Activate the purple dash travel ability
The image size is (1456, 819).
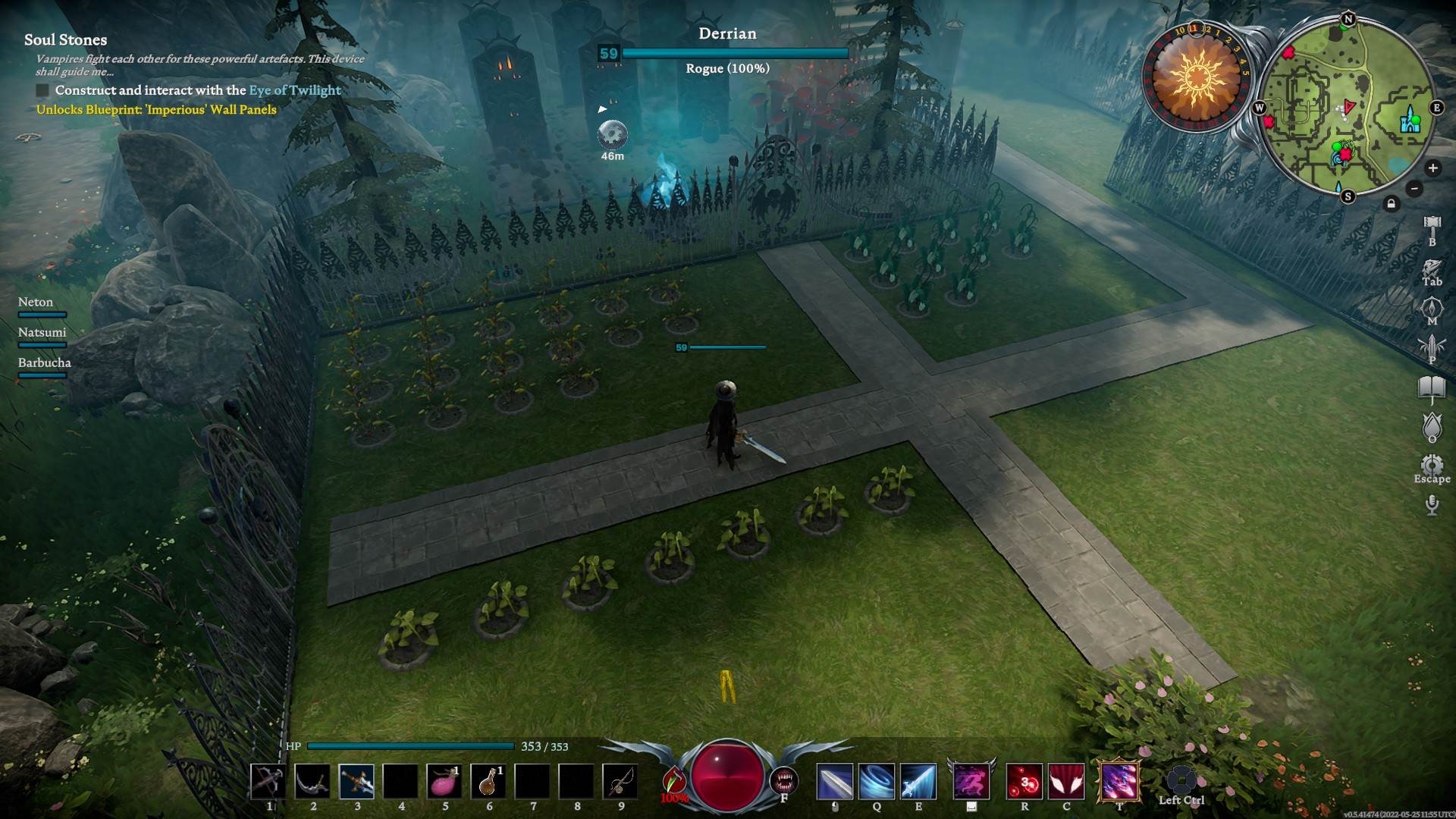pos(971,782)
